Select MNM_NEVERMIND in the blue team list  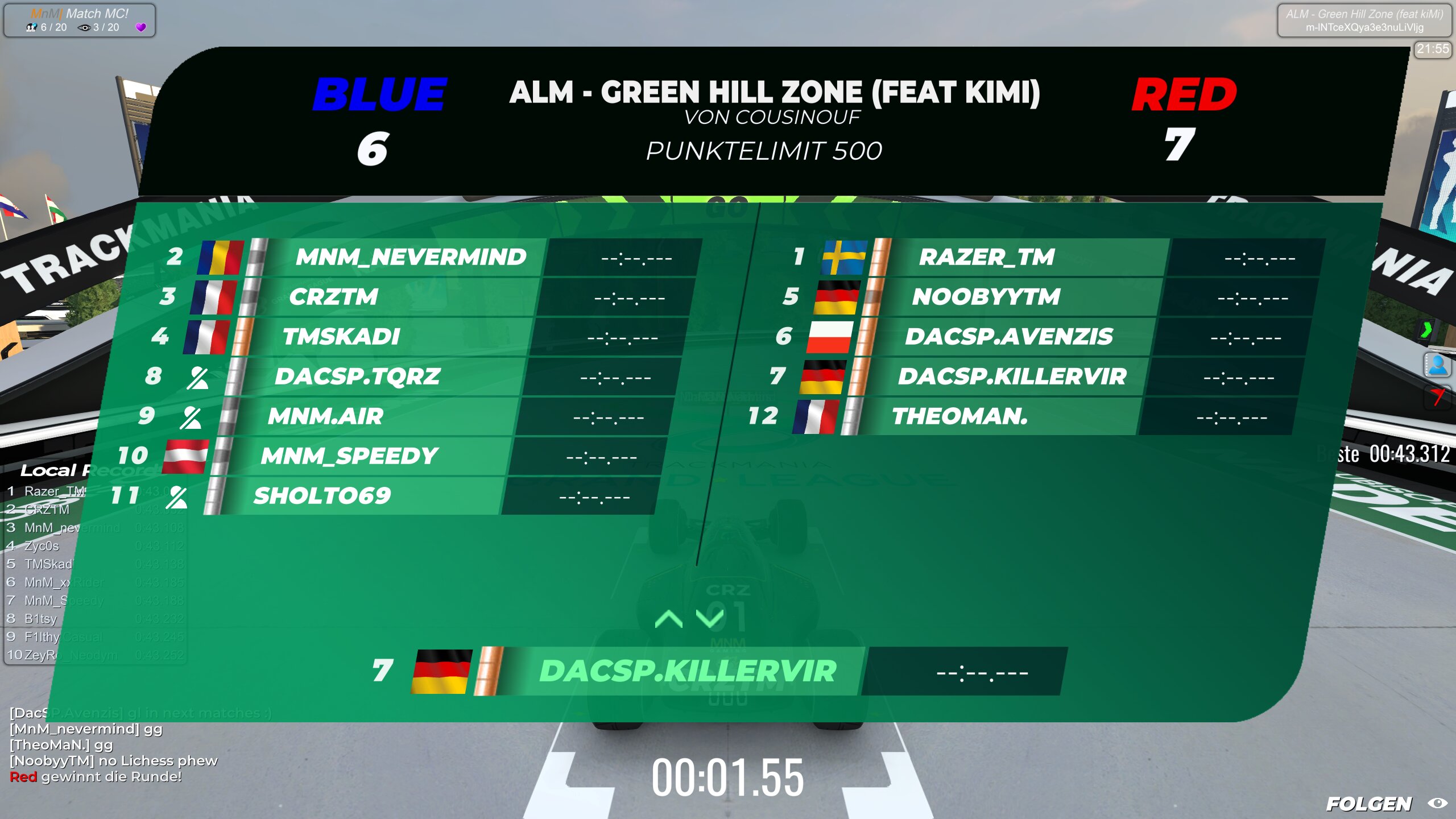coord(411,257)
